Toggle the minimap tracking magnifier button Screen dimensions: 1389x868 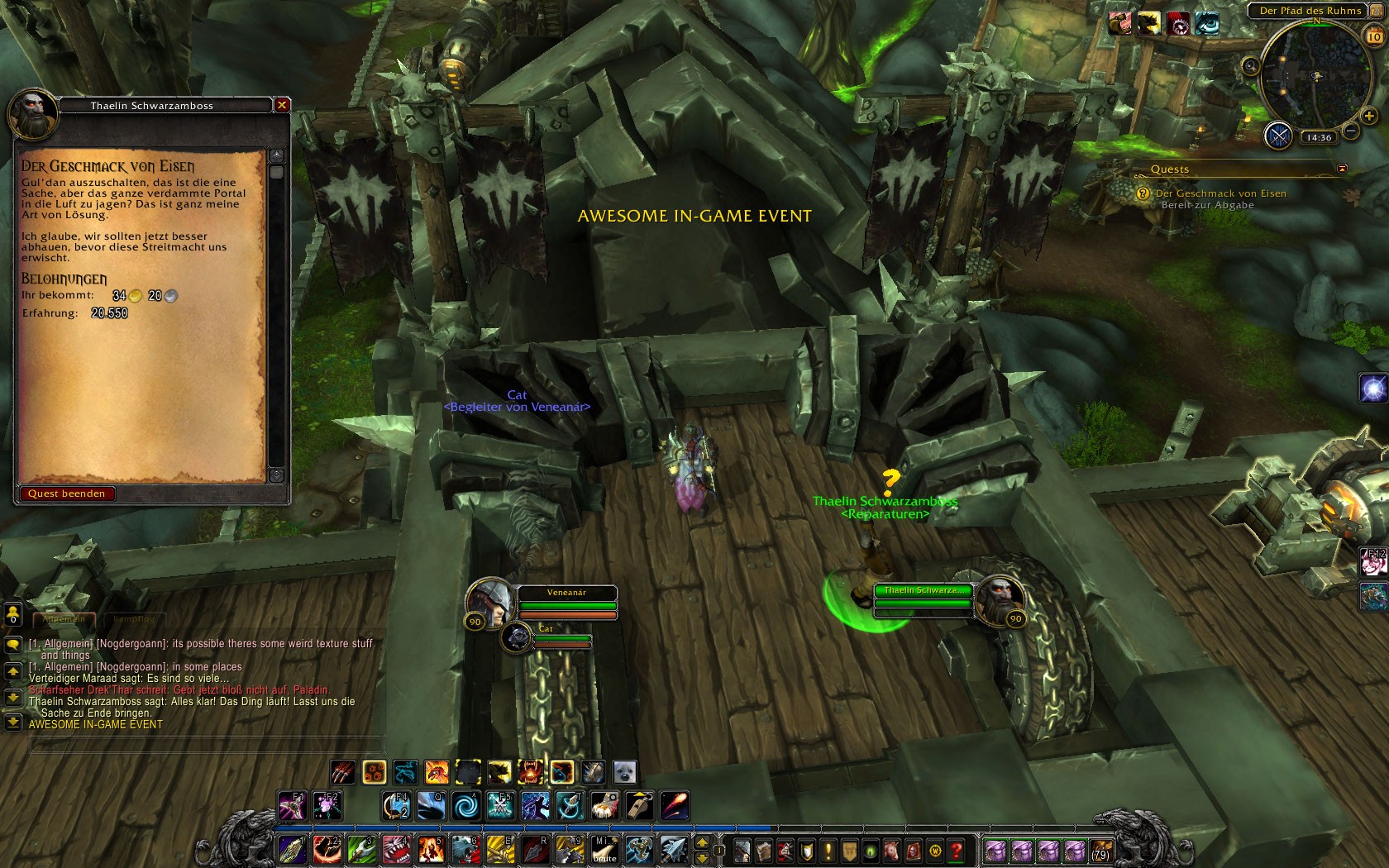point(1251,66)
